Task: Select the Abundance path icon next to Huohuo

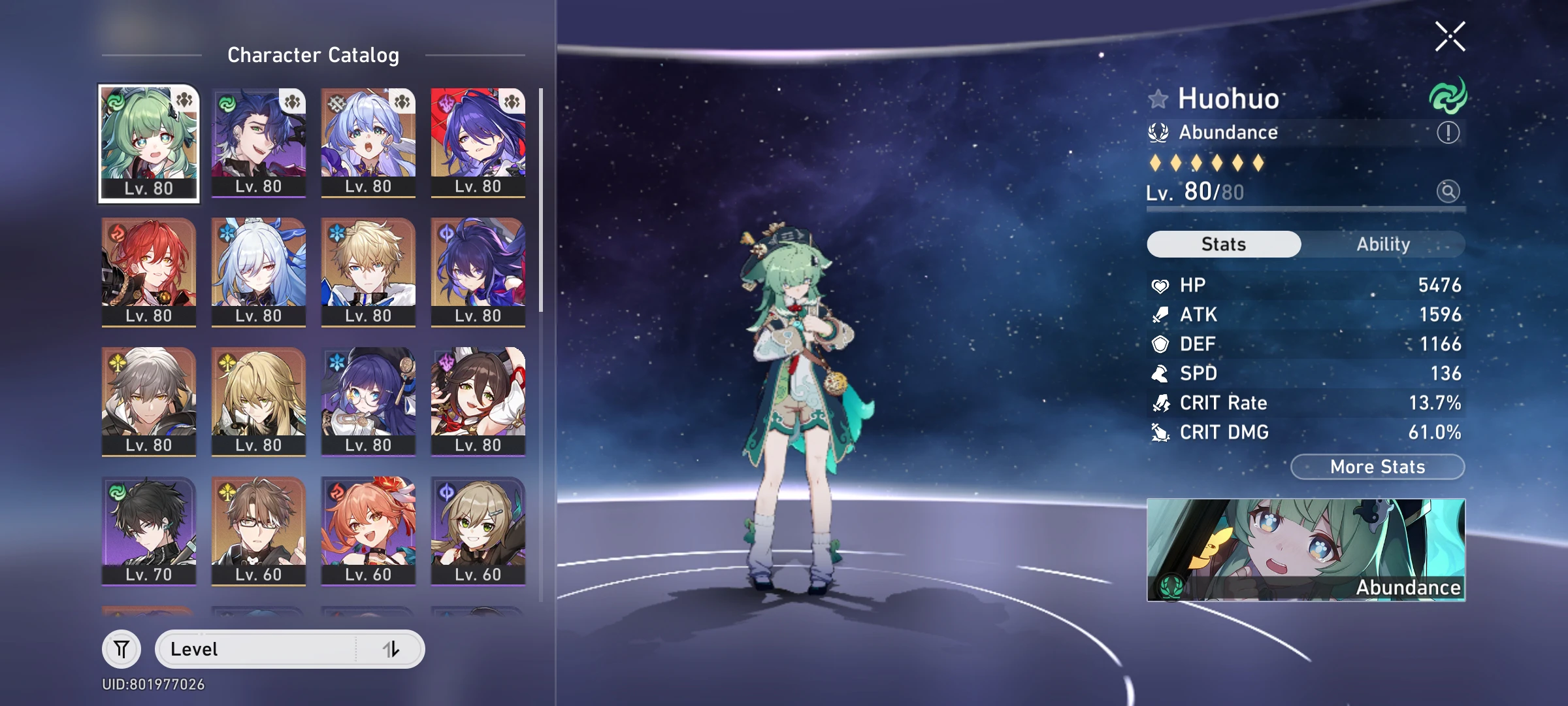Action: tap(1160, 133)
